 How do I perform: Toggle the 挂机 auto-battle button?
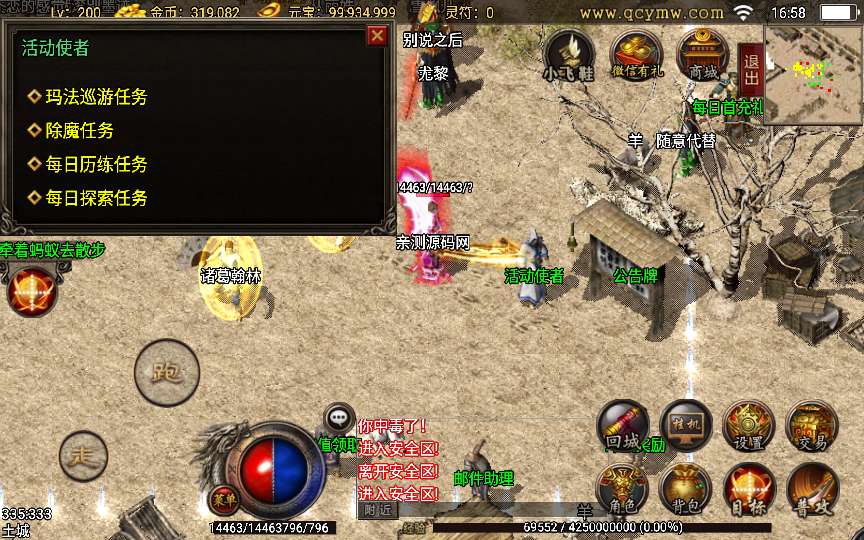pyautogui.click(x=686, y=427)
